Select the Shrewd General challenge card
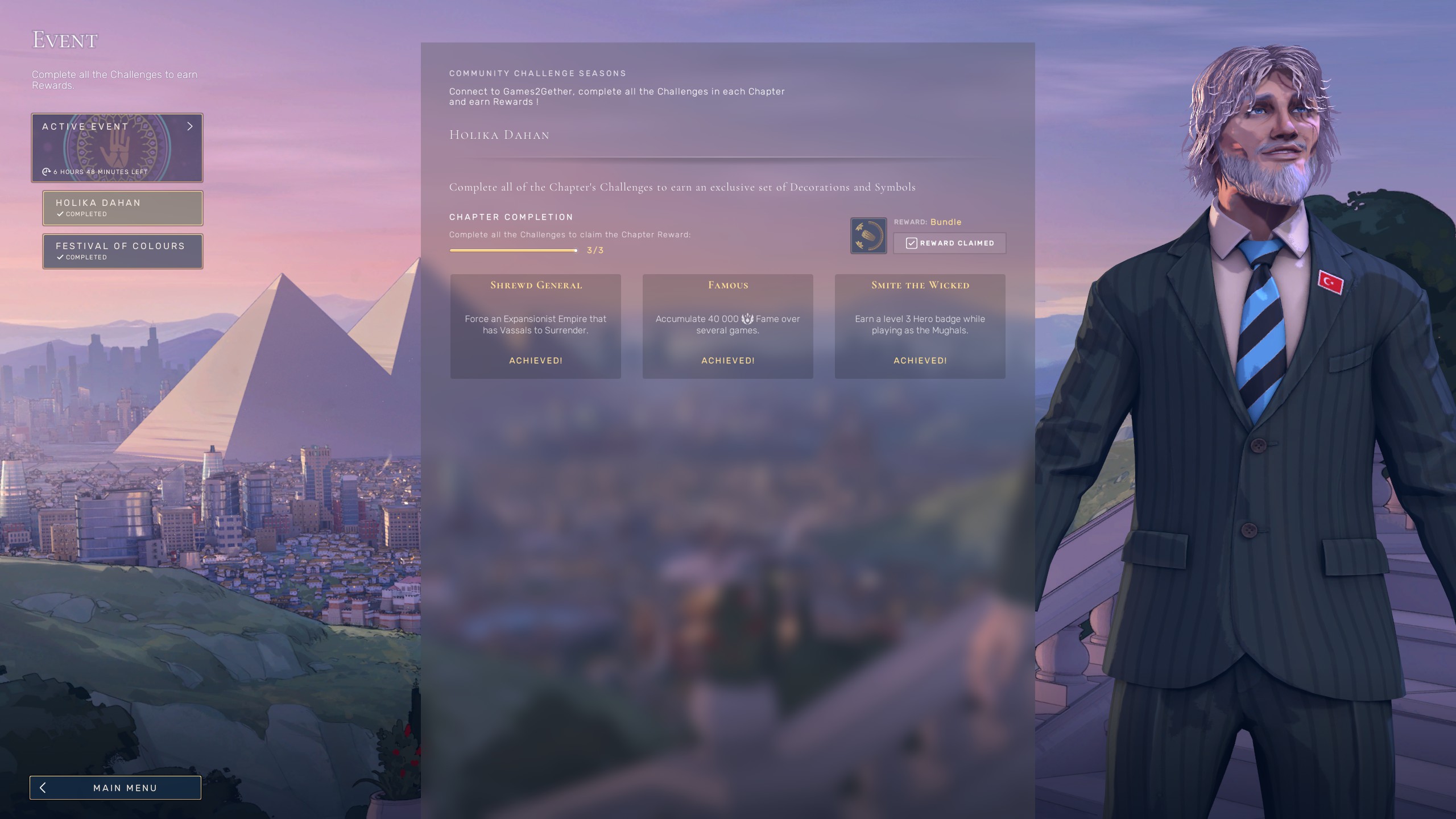The width and height of the screenshot is (1456, 819). [536, 326]
